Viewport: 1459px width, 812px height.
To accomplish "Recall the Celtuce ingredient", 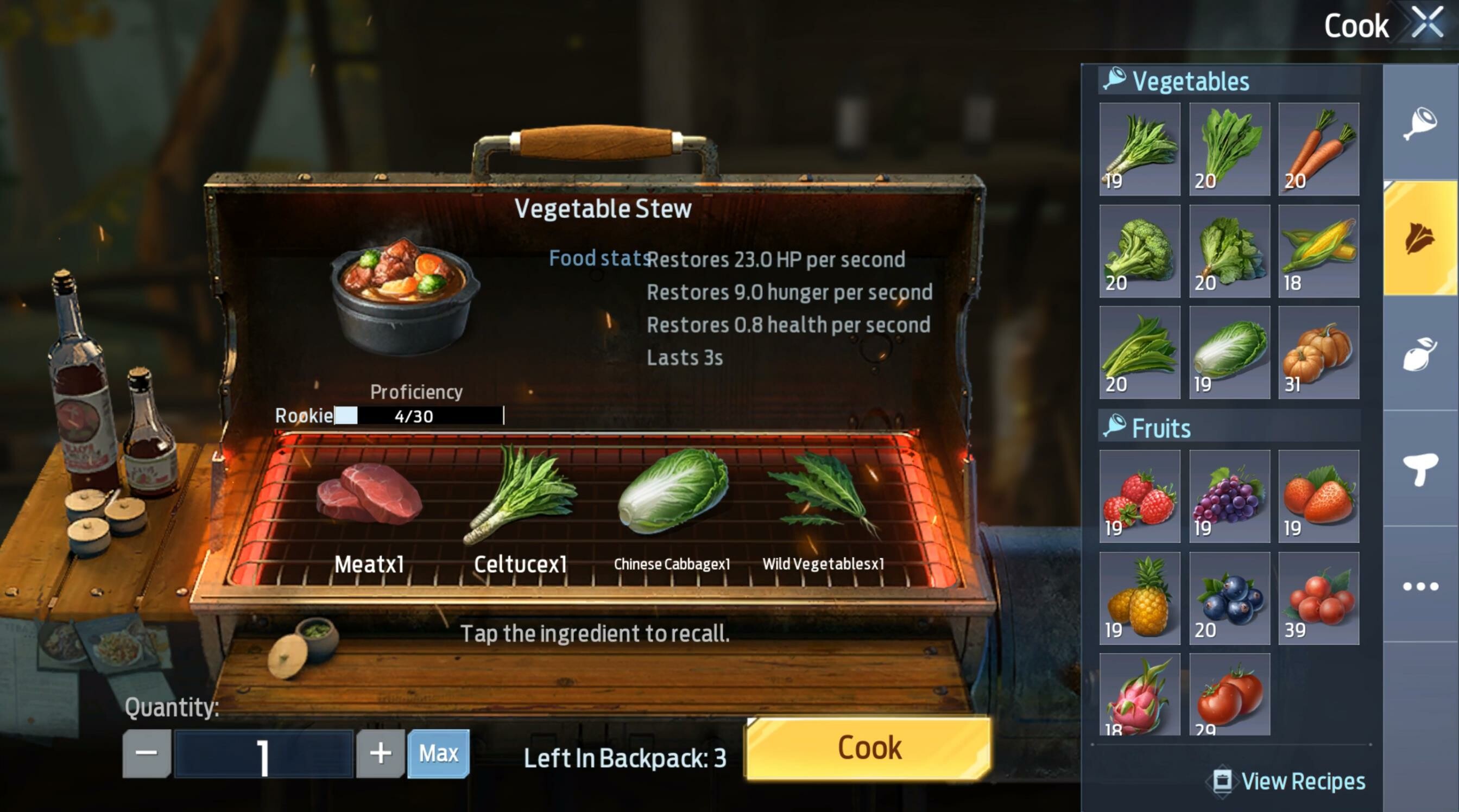I will (x=520, y=496).
